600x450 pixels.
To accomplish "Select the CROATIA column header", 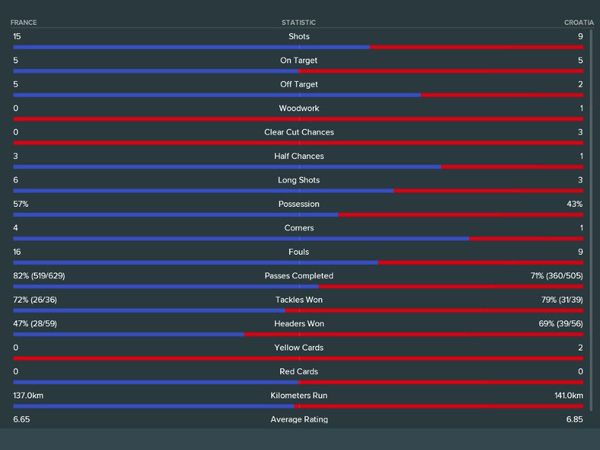I will [x=578, y=22].
